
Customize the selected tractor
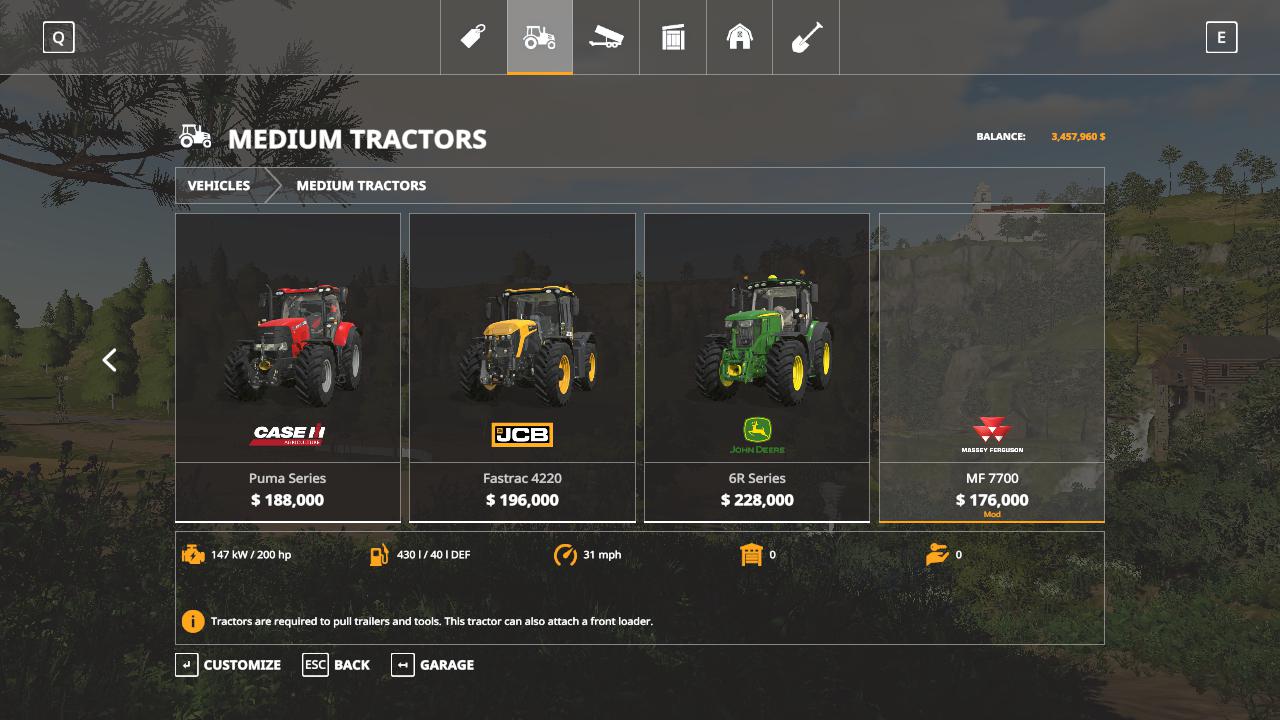pos(229,665)
